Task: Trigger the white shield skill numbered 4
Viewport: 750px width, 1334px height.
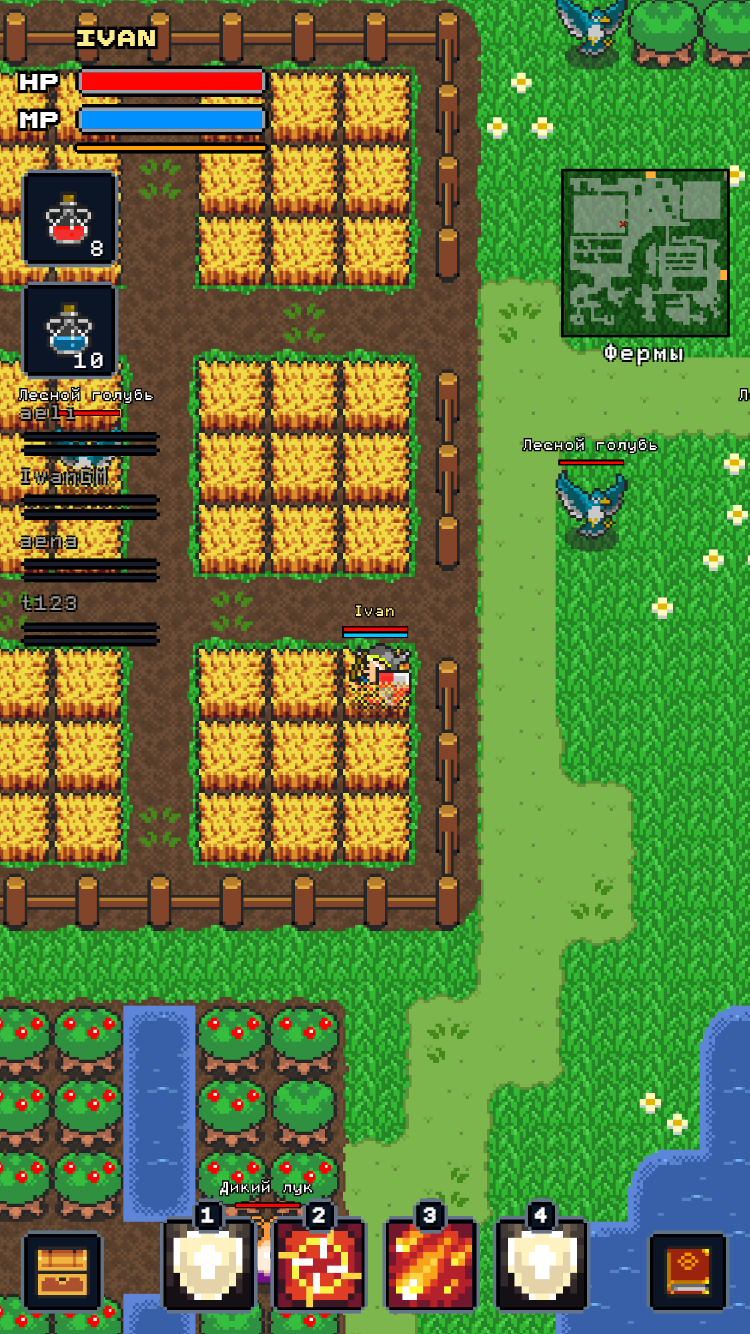Action: pos(542,1265)
